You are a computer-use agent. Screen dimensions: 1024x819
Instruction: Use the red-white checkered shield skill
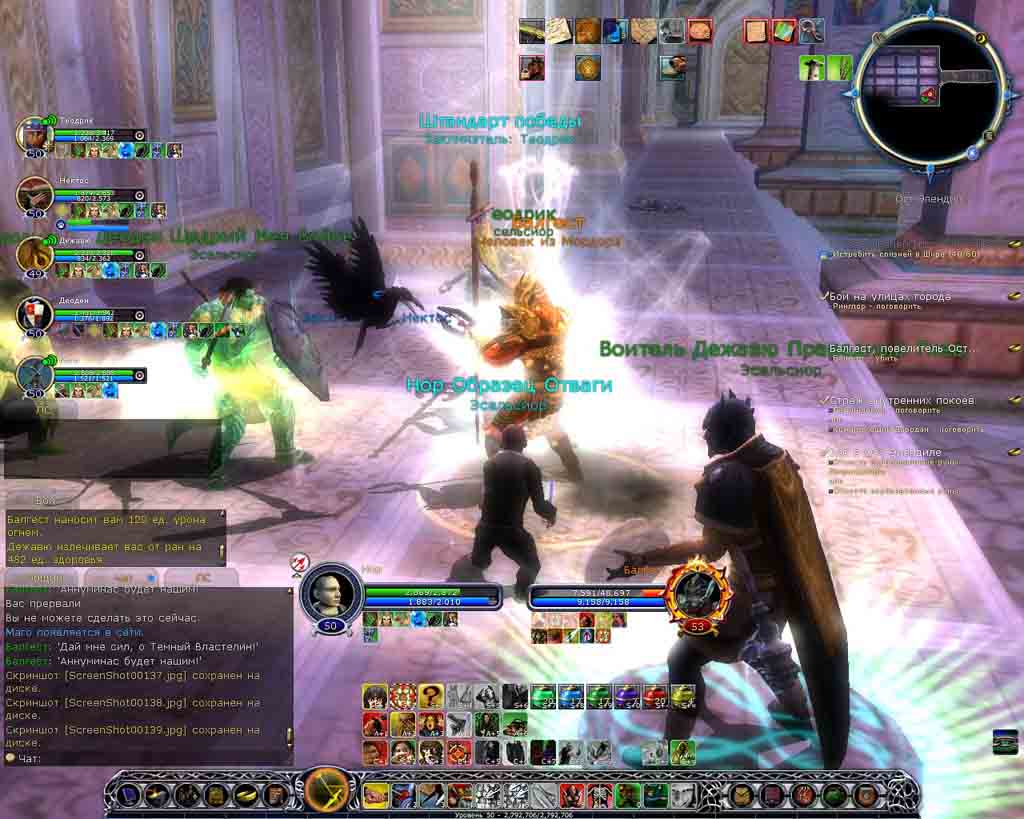point(403,697)
